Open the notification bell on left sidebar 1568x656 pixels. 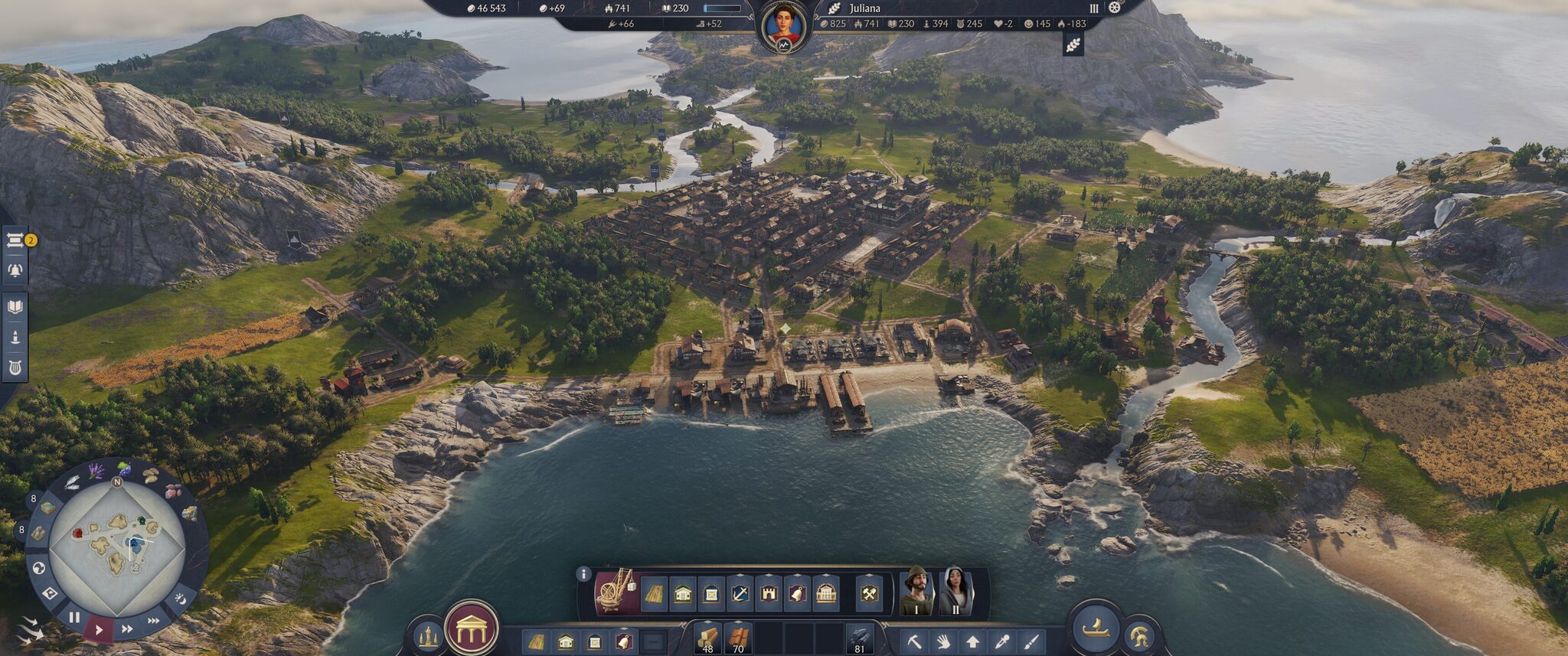point(15,270)
